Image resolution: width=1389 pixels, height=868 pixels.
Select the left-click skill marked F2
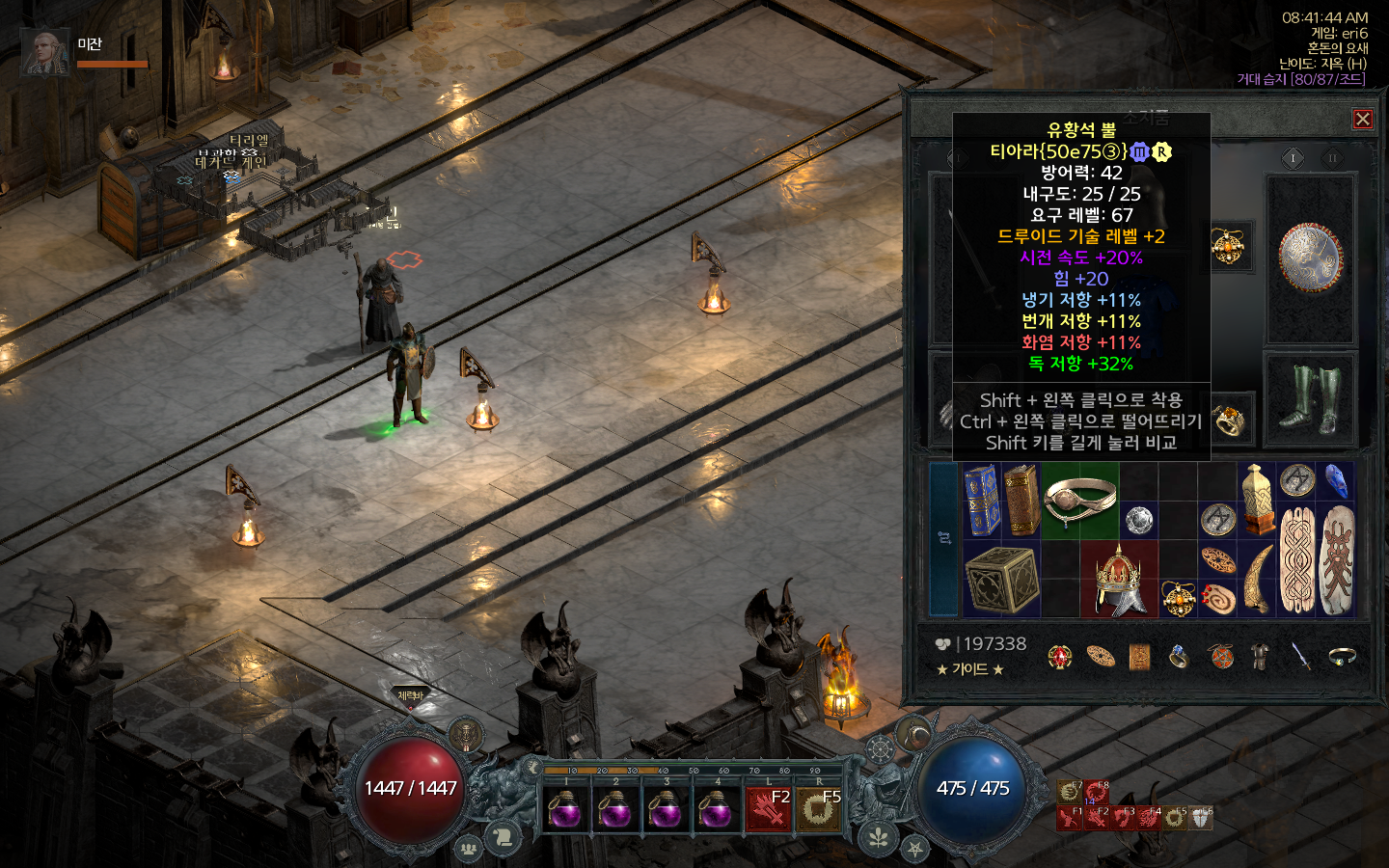[x=768, y=809]
